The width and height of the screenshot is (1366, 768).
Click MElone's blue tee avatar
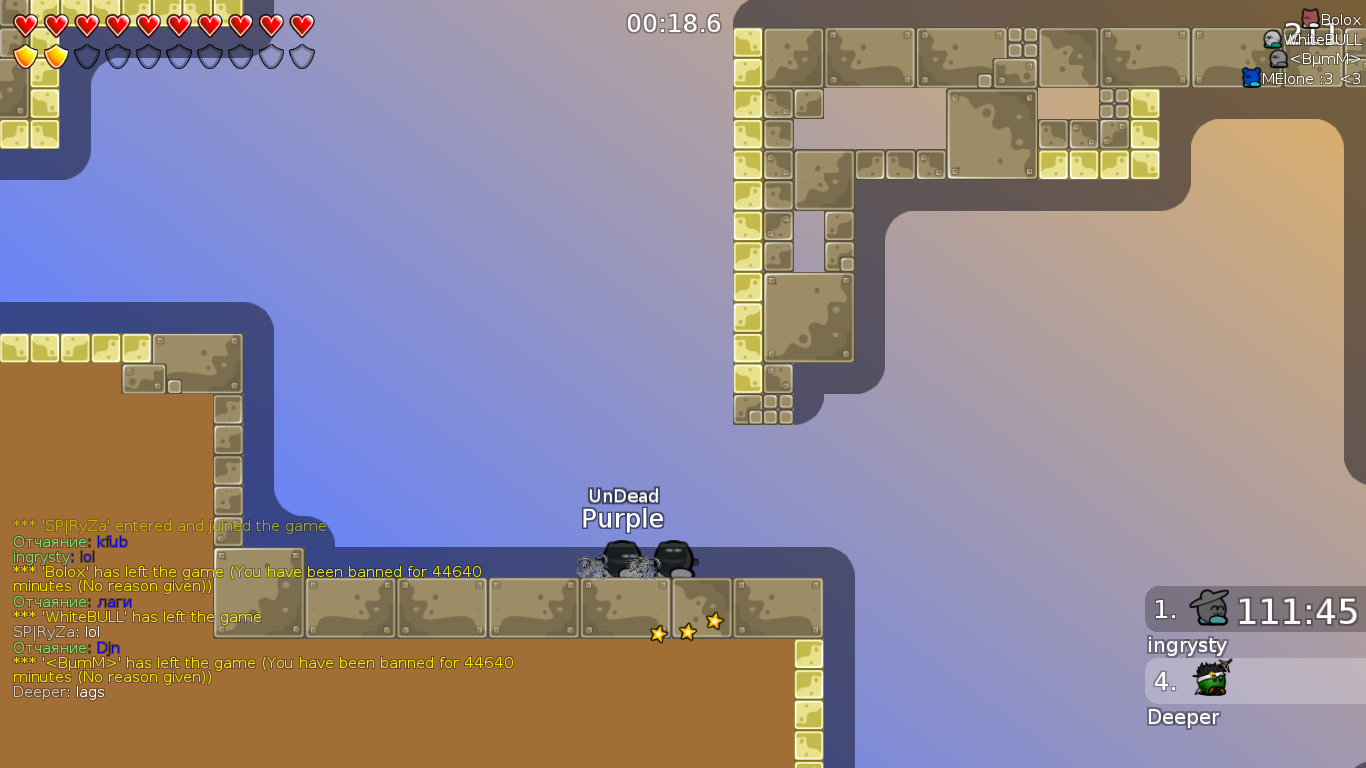(x=1251, y=77)
